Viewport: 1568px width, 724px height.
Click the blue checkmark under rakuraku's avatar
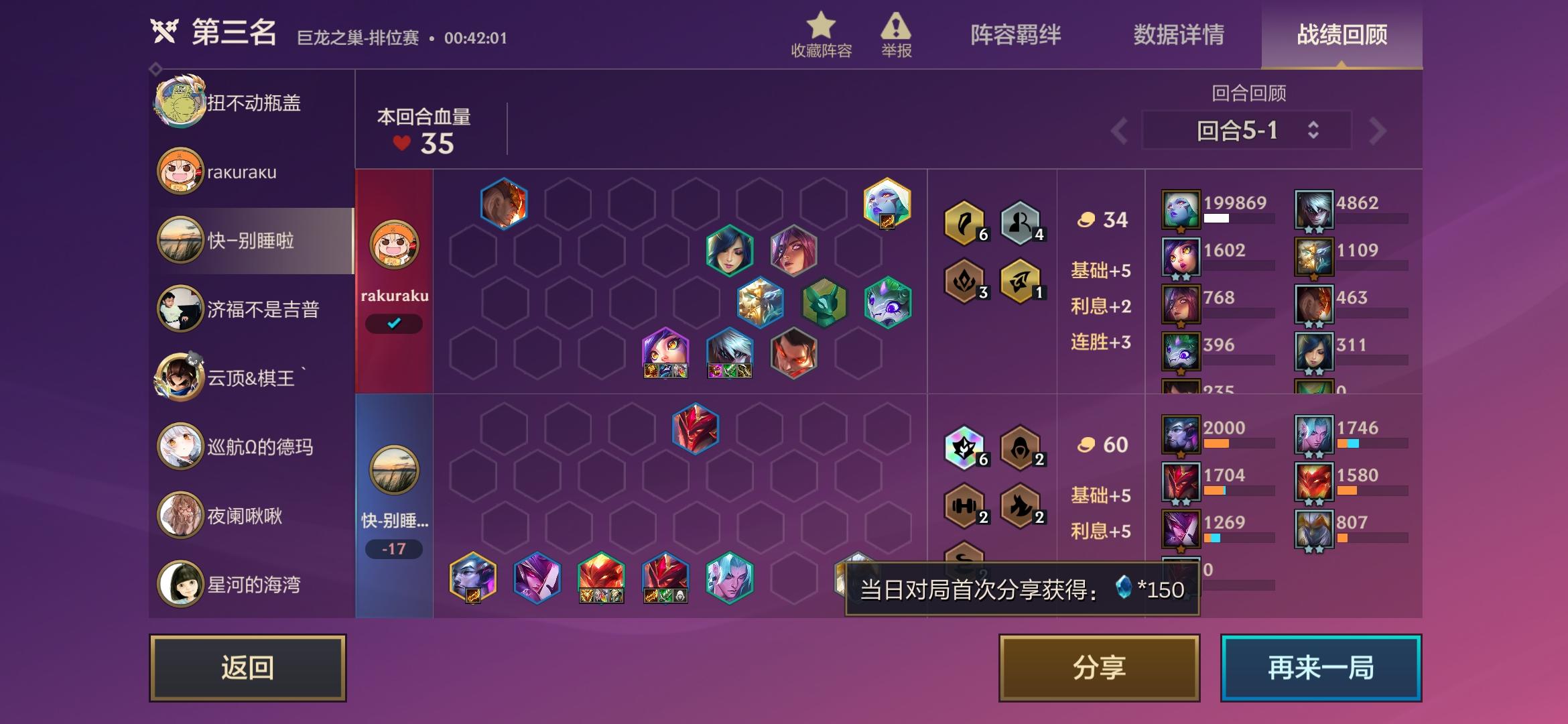pos(394,324)
